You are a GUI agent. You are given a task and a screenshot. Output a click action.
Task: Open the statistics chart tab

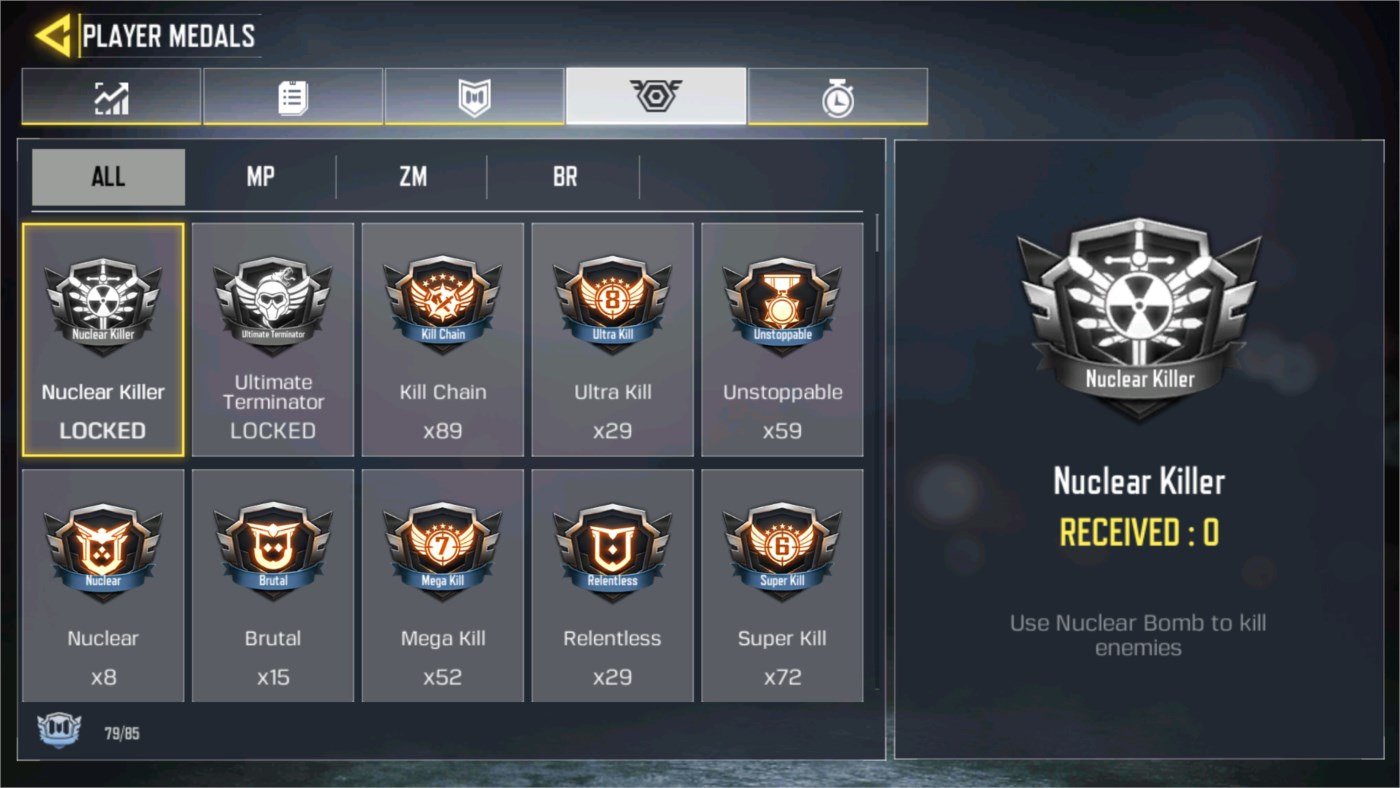110,96
